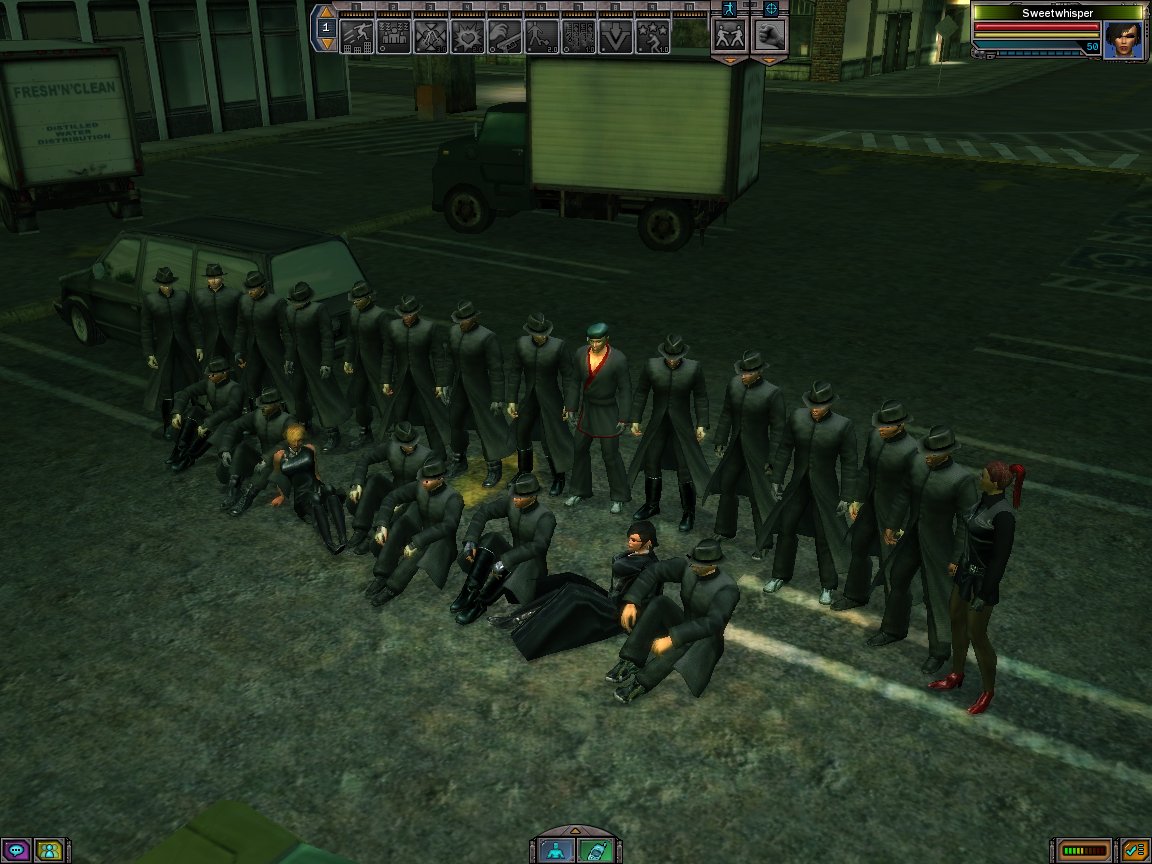Select the clenched fist attack slot
This screenshot has width=1152, height=864.
pos(769,36)
